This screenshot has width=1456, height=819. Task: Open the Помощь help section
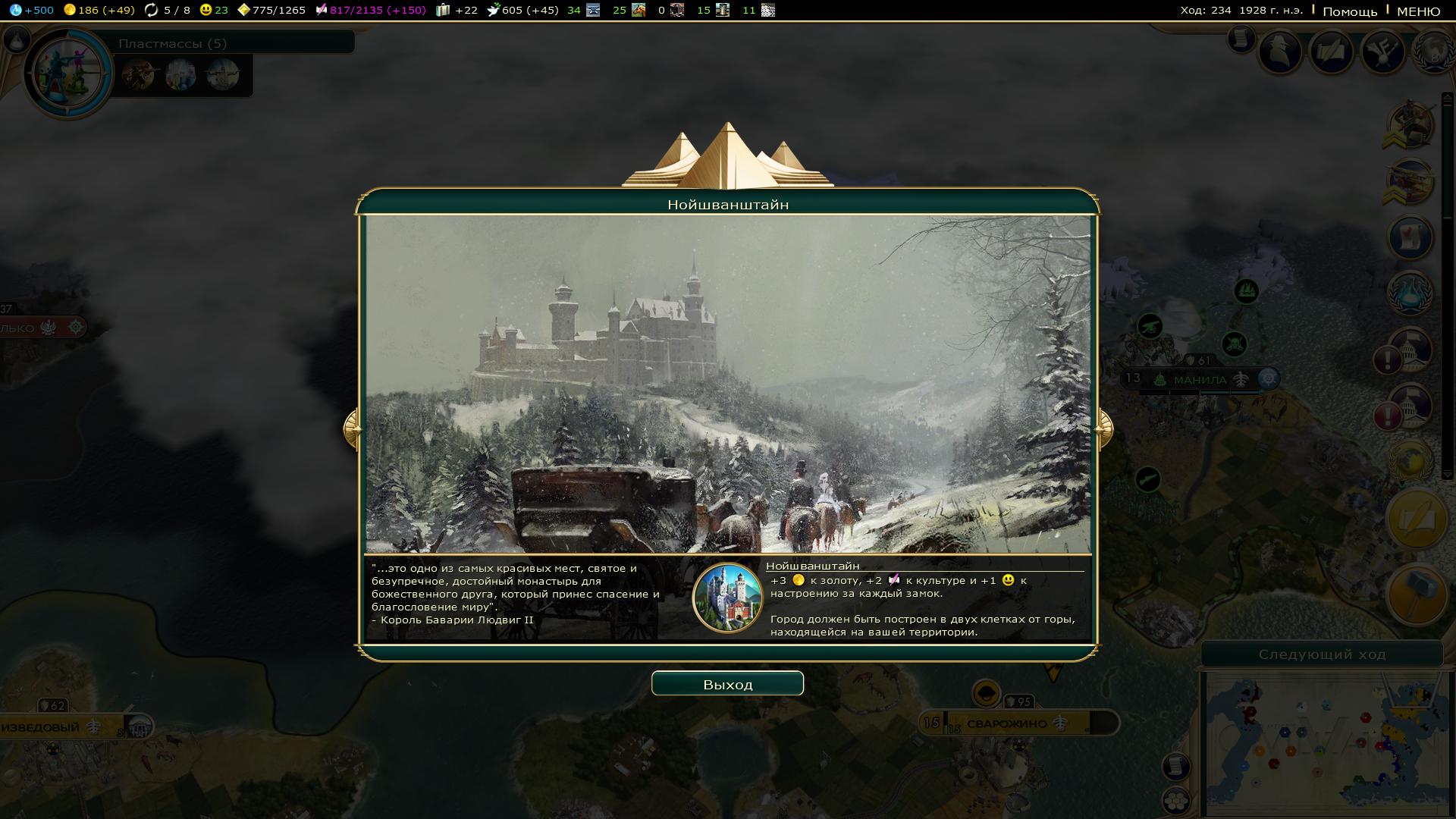[x=1350, y=11]
